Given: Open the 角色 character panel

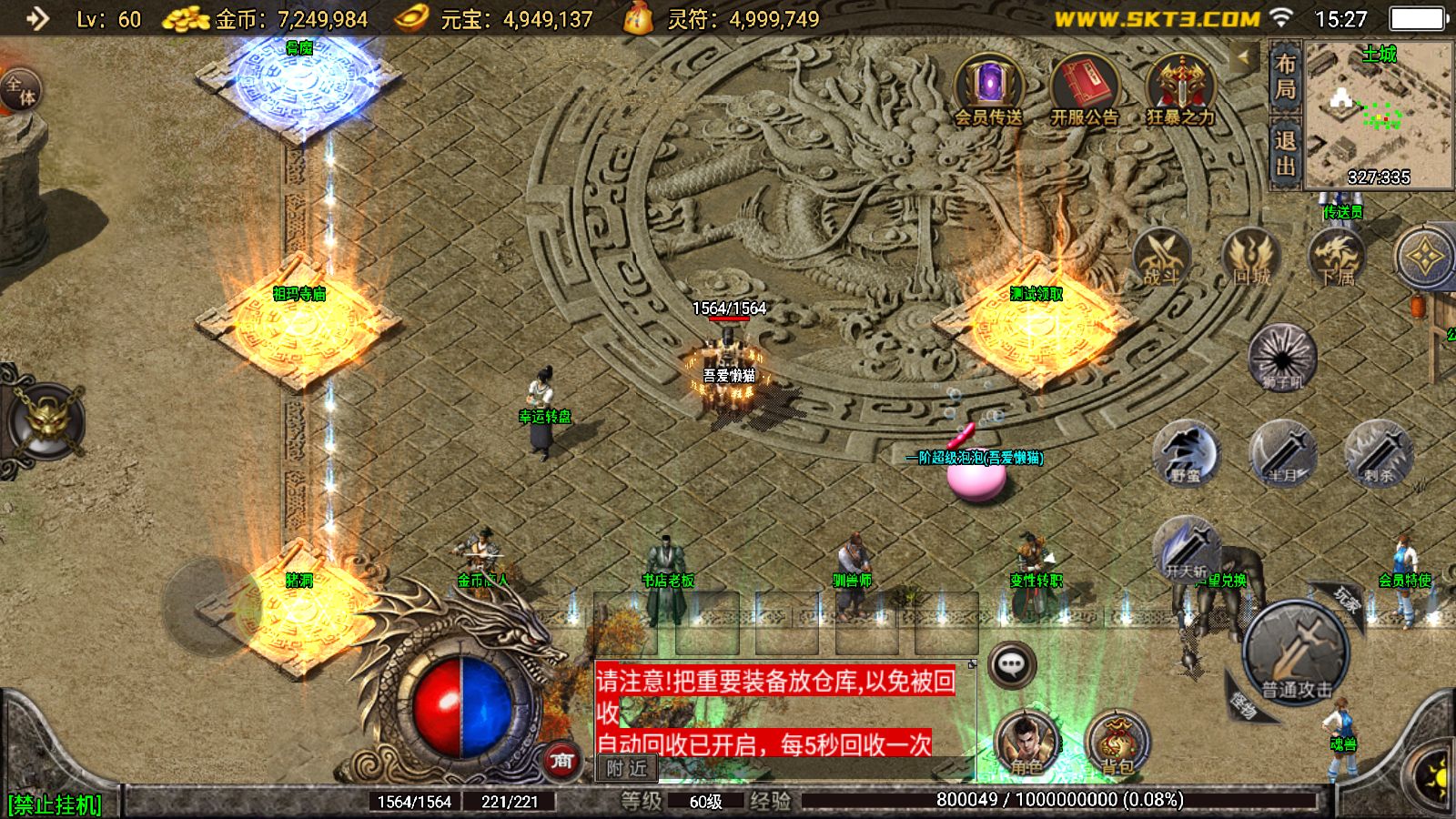Looking at the screenshot, I should click(1026, 743).
